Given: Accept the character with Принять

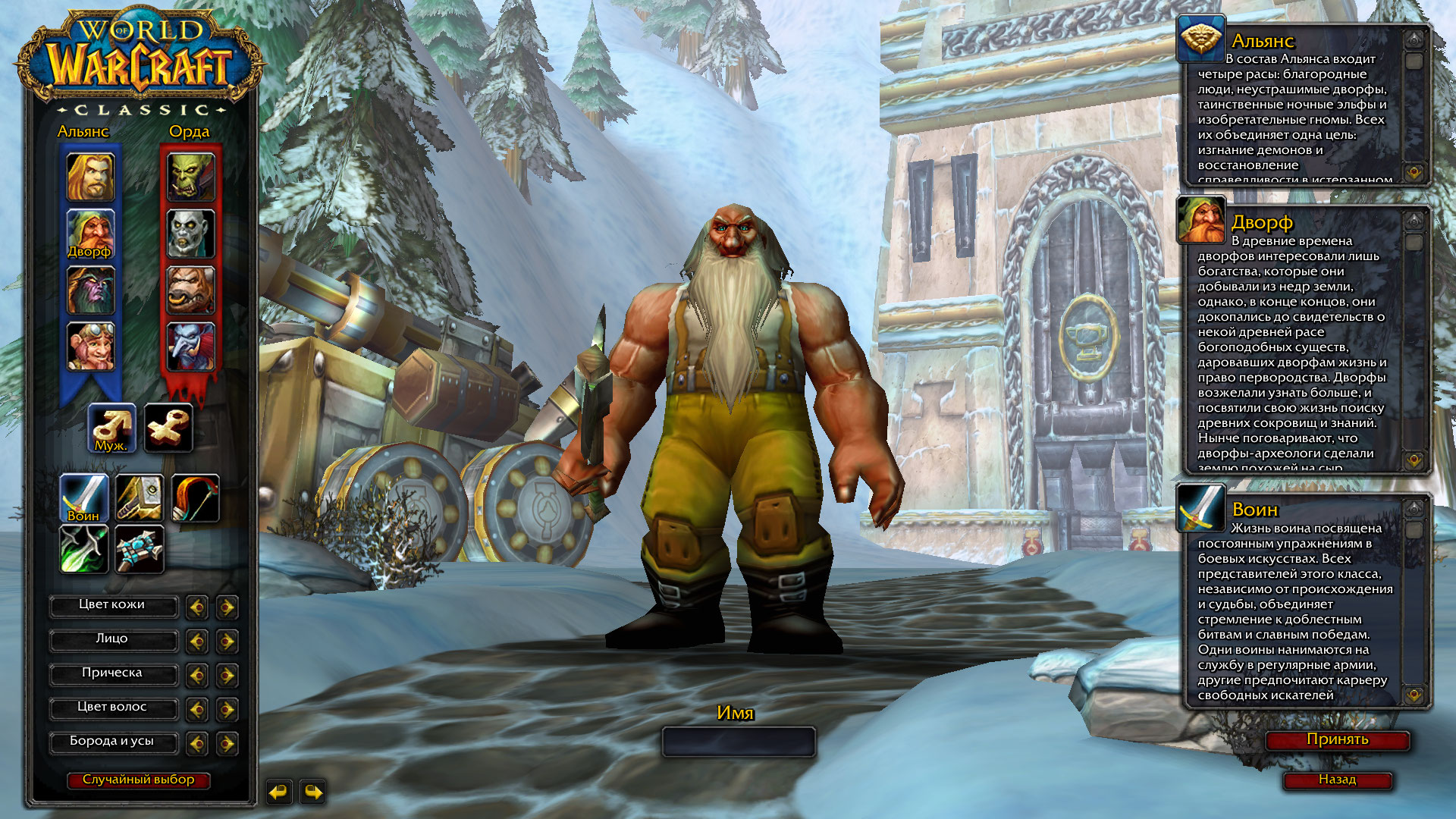Looking at the screenshot, I should pyautogui.click(x=1338, y=740).
